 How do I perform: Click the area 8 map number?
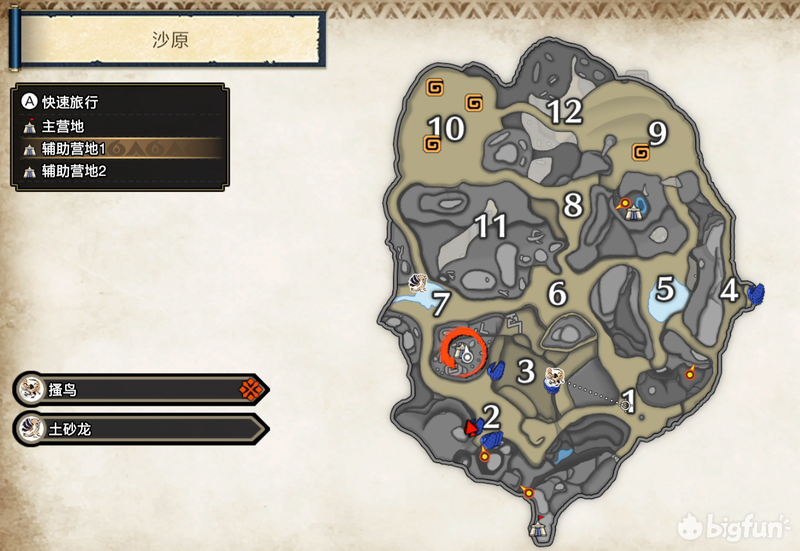pos(573,205)
